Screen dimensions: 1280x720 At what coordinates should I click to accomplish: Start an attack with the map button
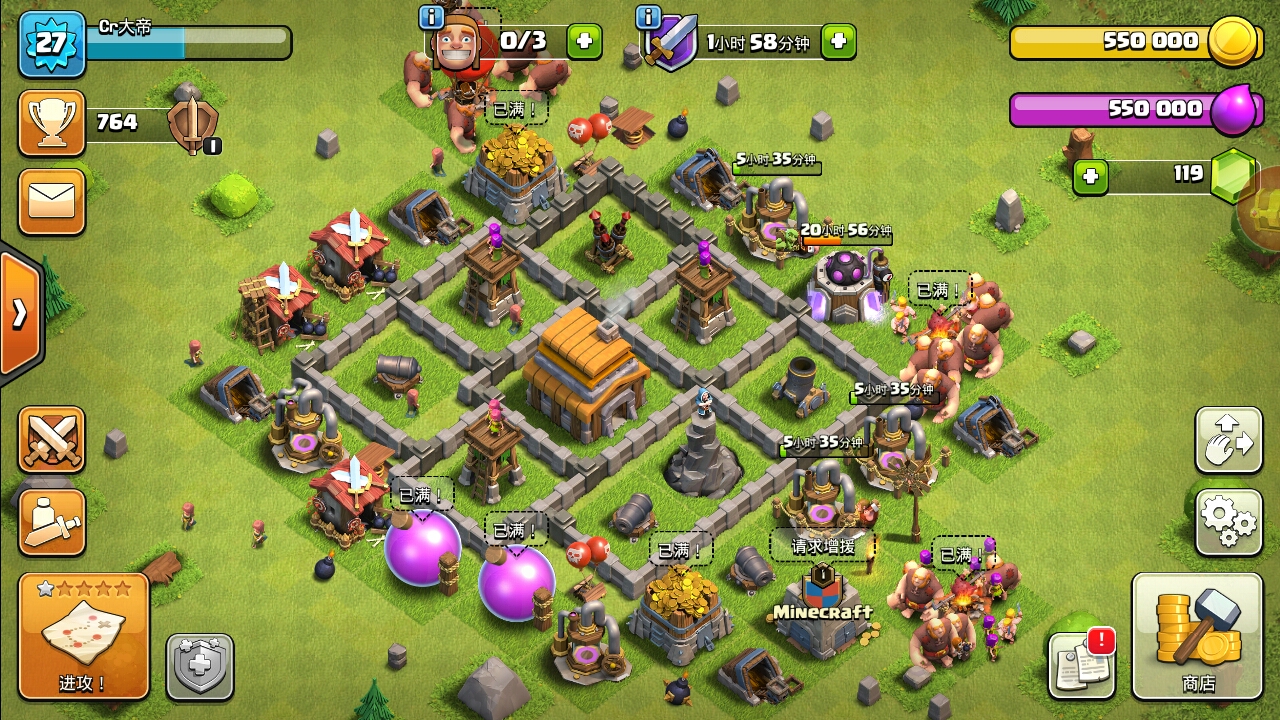[x=84, y=635]
